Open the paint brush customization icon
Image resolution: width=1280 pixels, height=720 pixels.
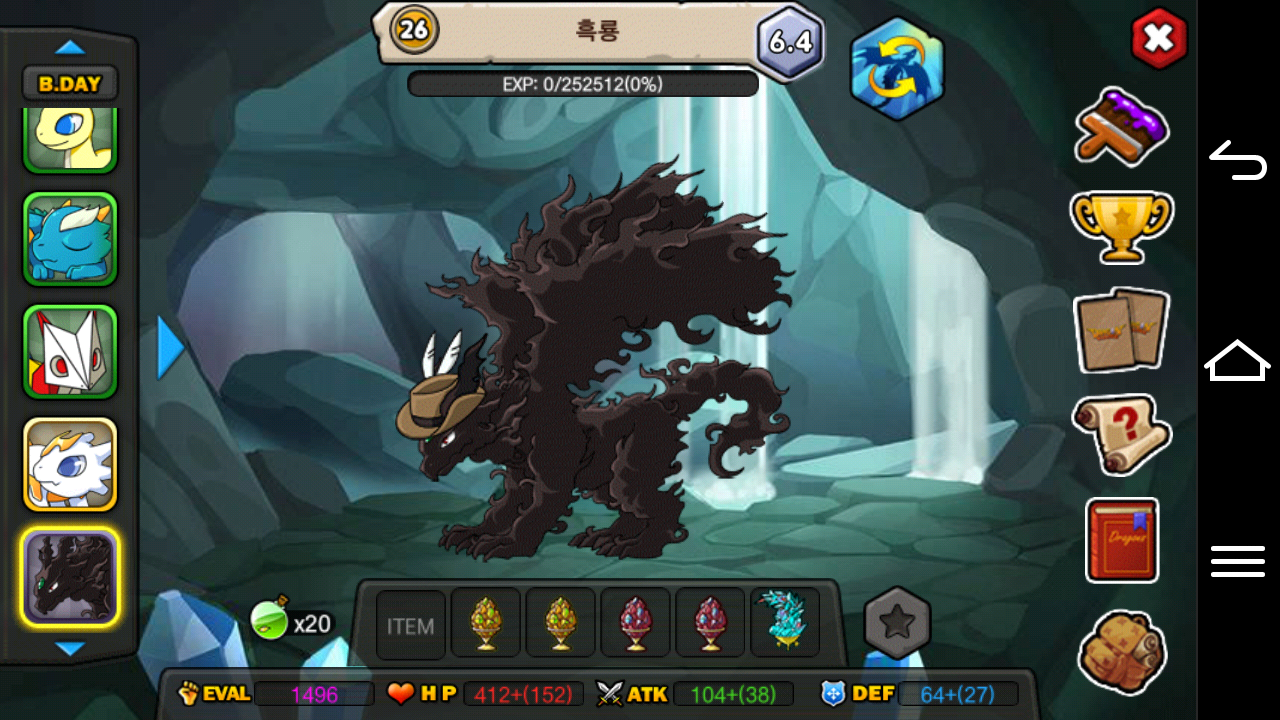pos(1122,126)
